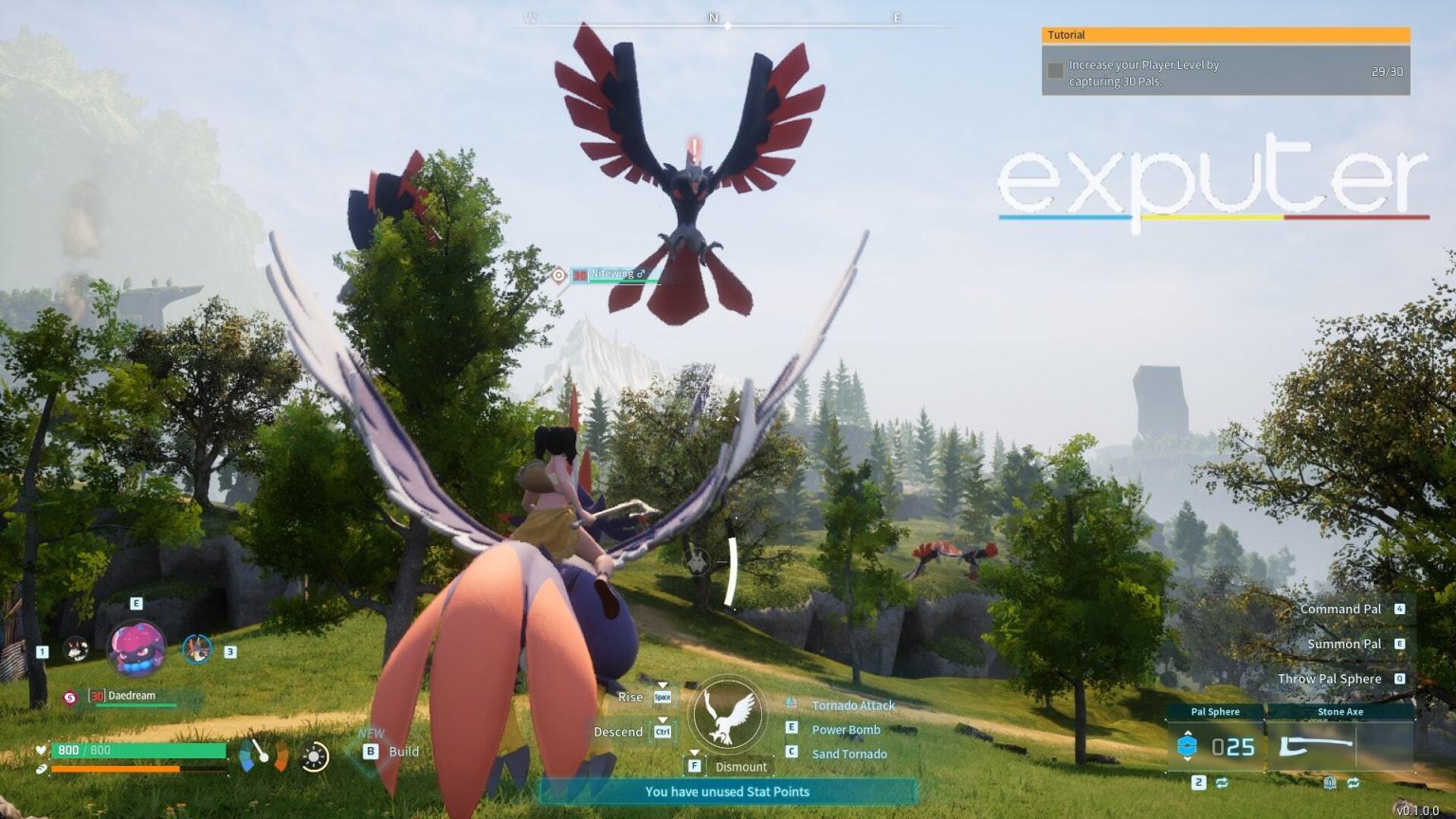Click the Dismount button
1456x819 pixels.
click(x=742, y=766)
